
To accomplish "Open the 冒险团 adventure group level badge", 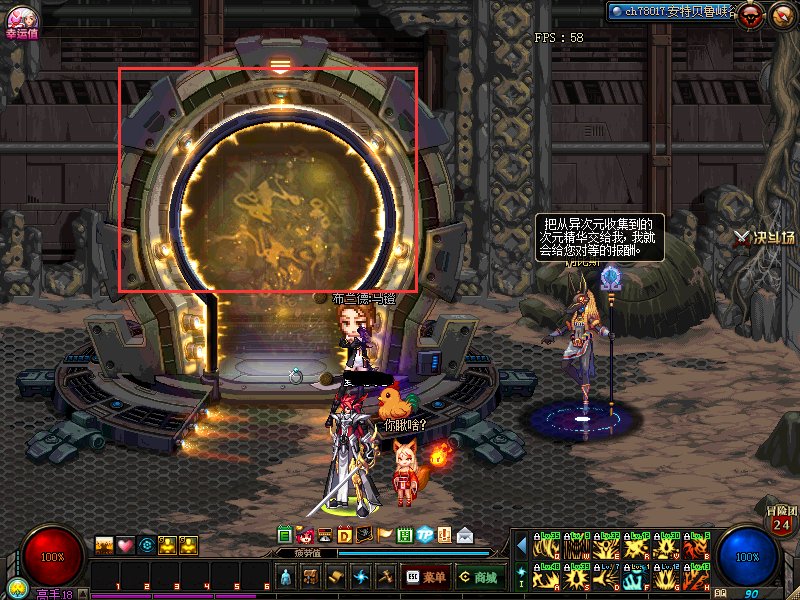I will pyautogui.click(x=782, y=521).
